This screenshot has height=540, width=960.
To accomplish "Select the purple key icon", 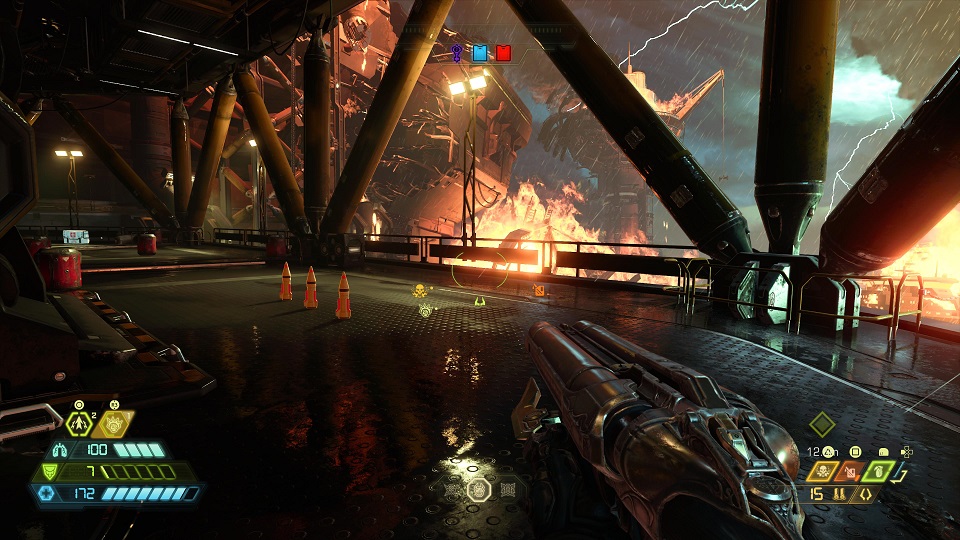I will pos(457,52).
